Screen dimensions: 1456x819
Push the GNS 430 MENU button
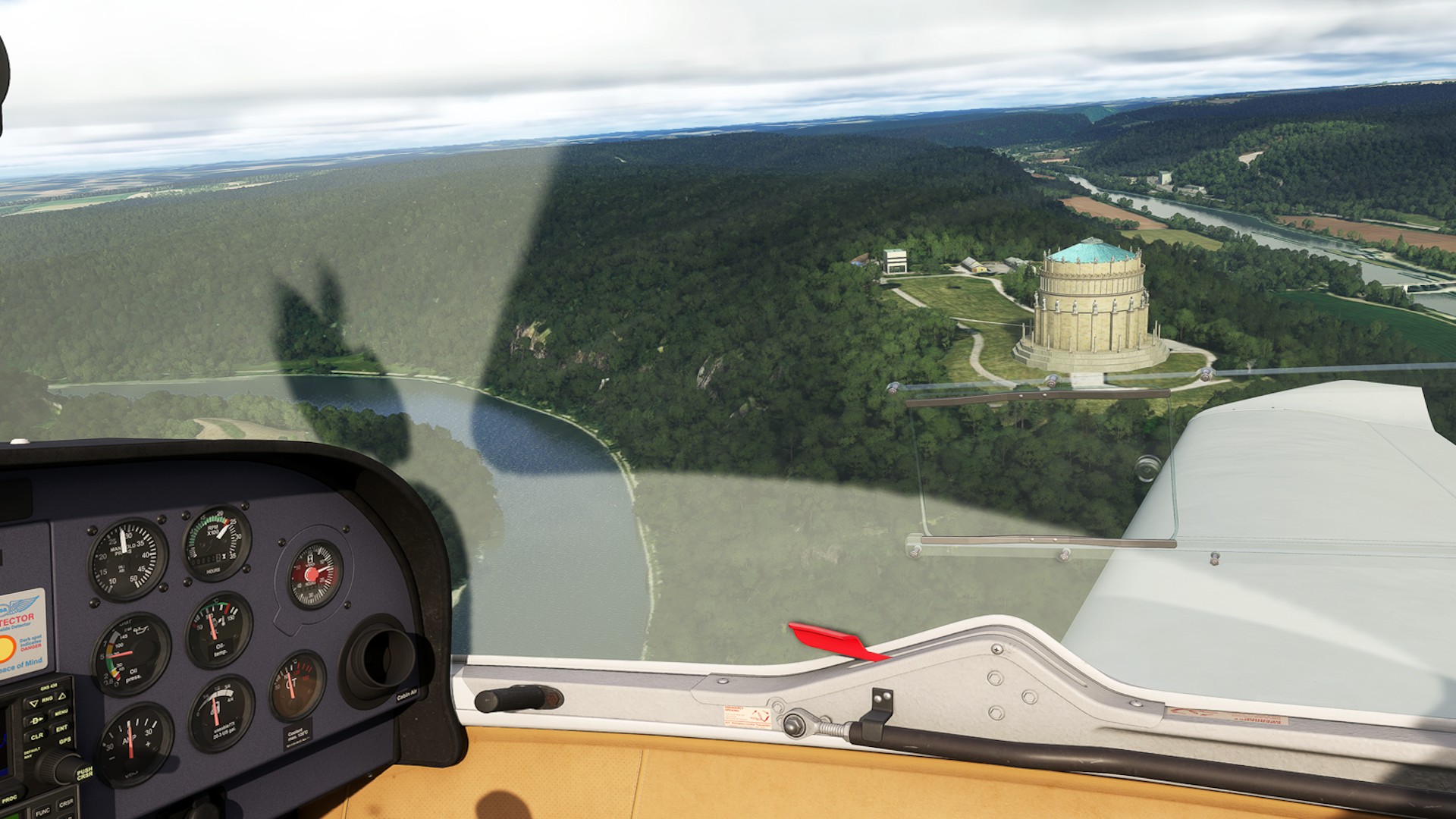tap(61, 712)
